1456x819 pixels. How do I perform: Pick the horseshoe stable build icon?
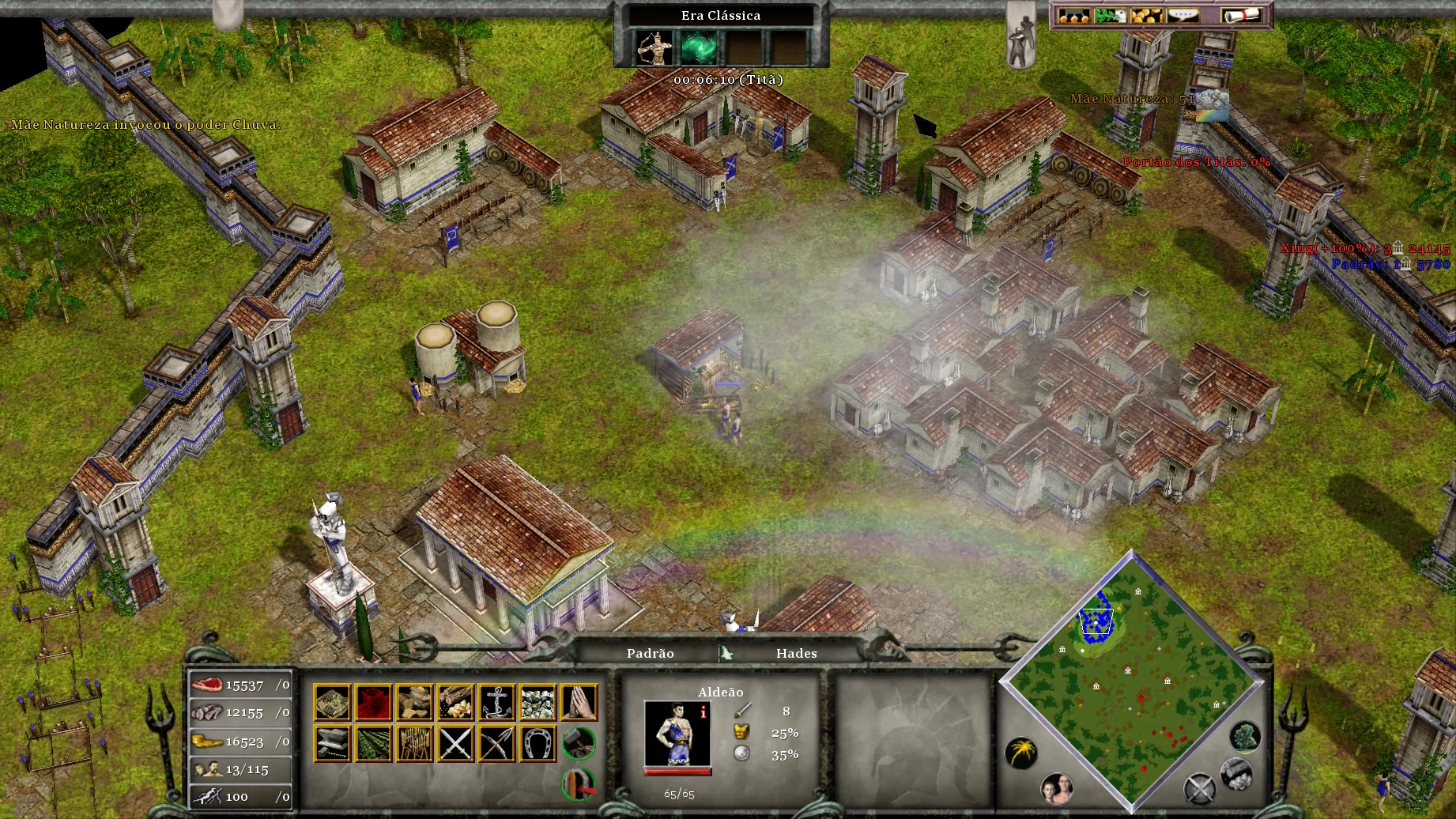pos(538,744)
